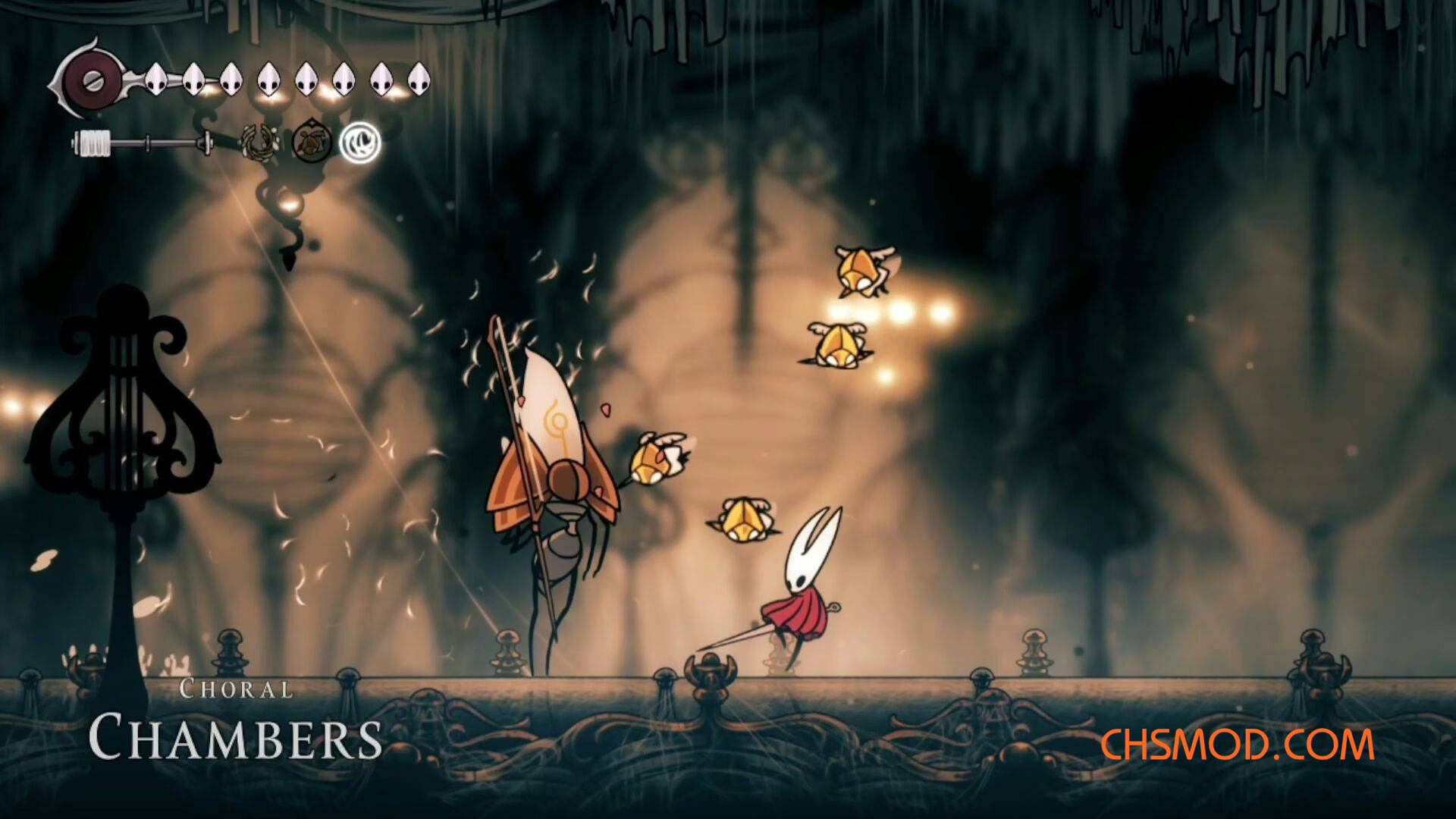Click the crimson crest emblem in the HUD
This screenshot has height=819, width=1456.
coord(92,80)
